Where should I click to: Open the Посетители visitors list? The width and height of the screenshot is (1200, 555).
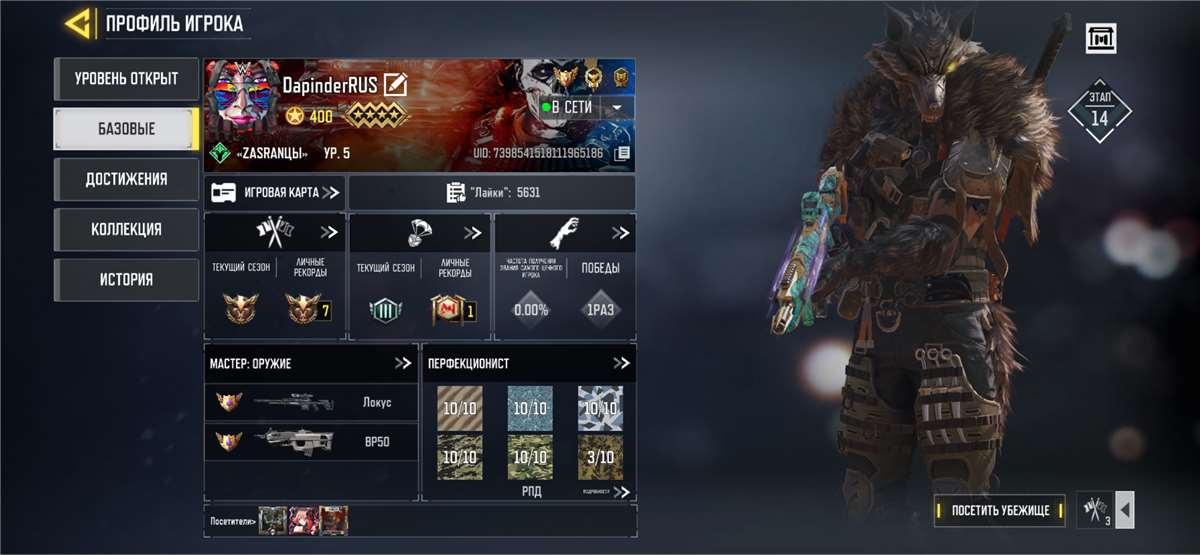(232, 520)
